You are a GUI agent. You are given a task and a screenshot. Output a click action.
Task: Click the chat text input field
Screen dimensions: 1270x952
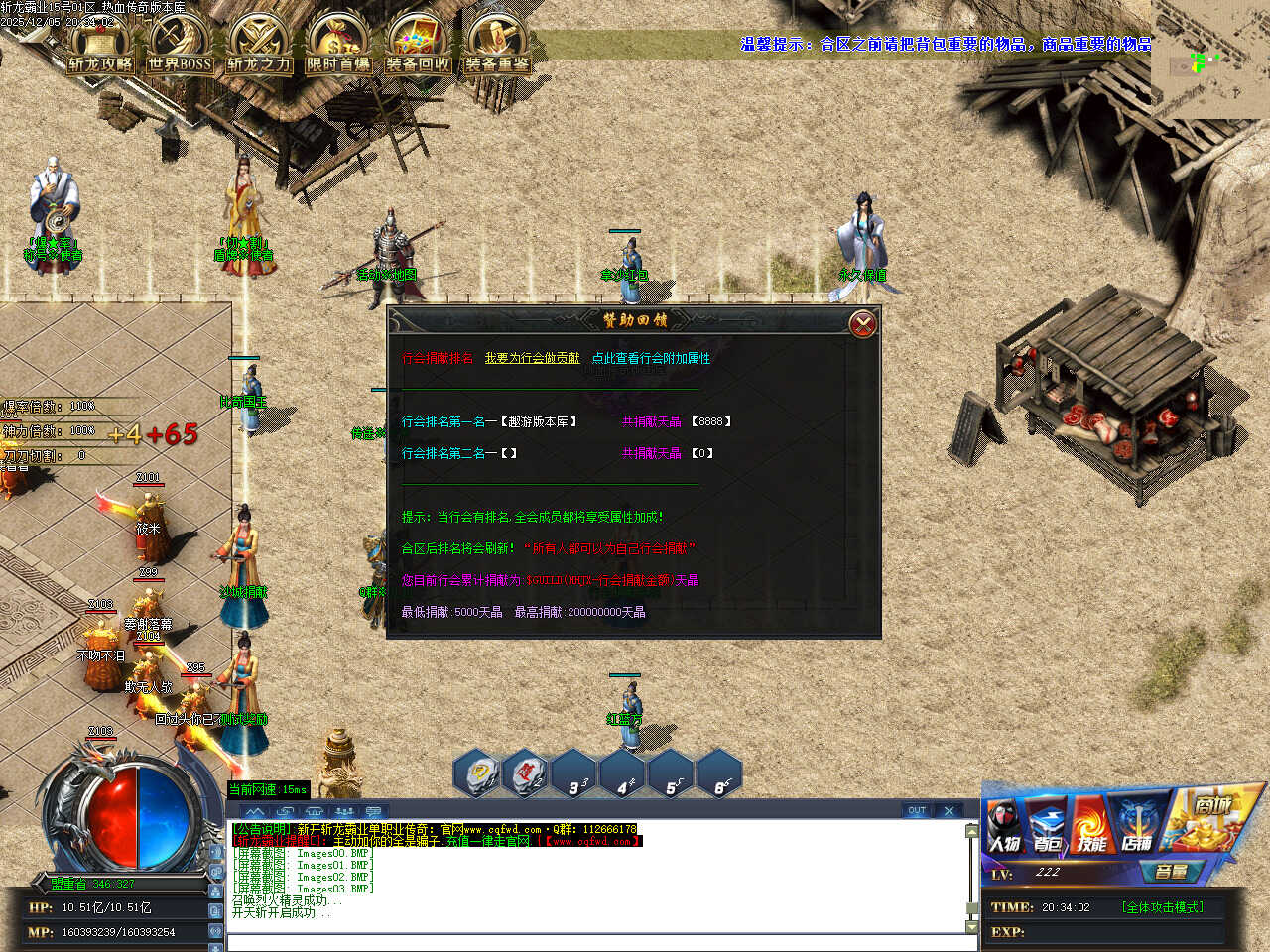pos(595,942)
